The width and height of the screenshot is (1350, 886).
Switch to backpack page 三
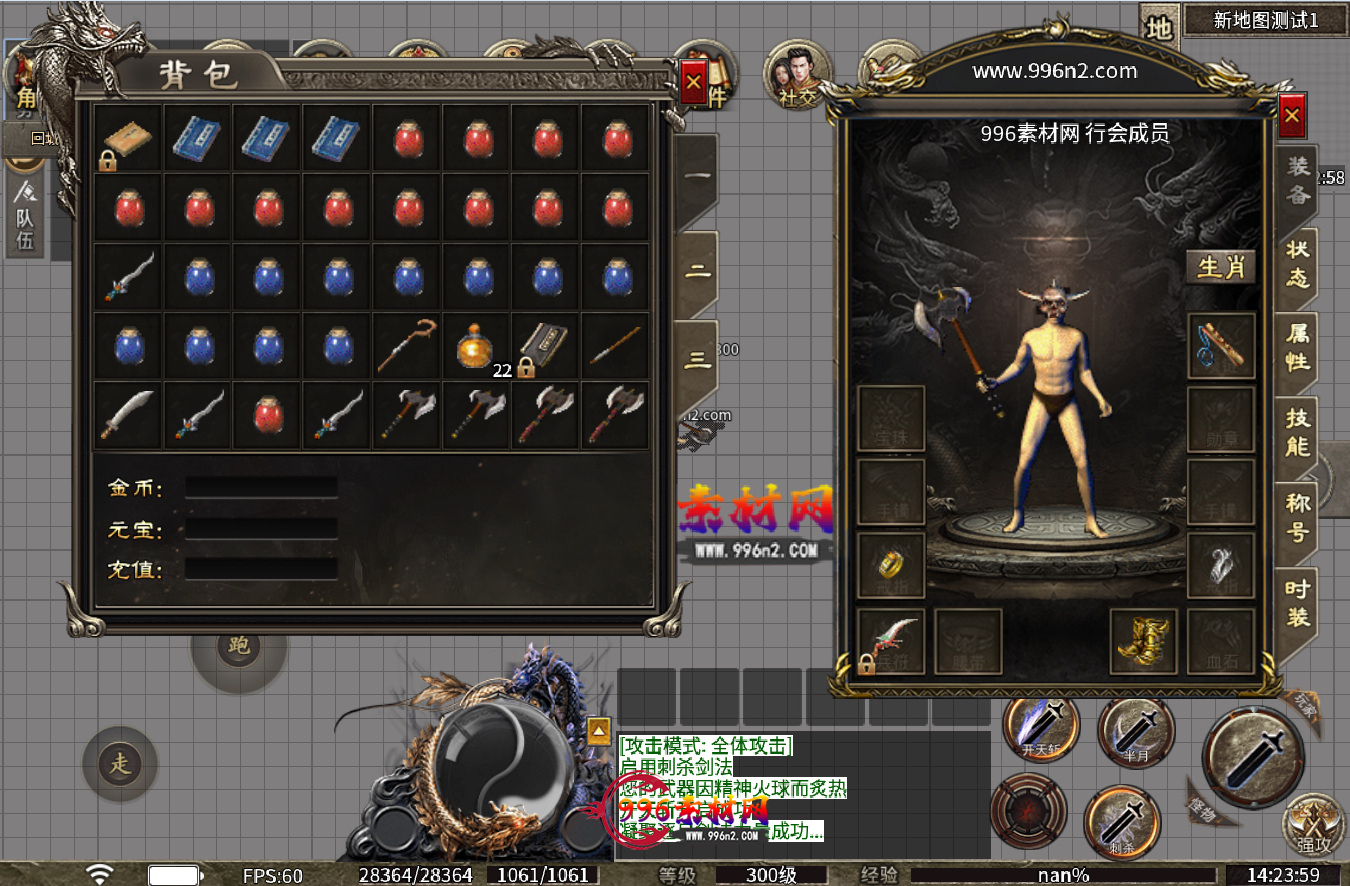[697, 360]
